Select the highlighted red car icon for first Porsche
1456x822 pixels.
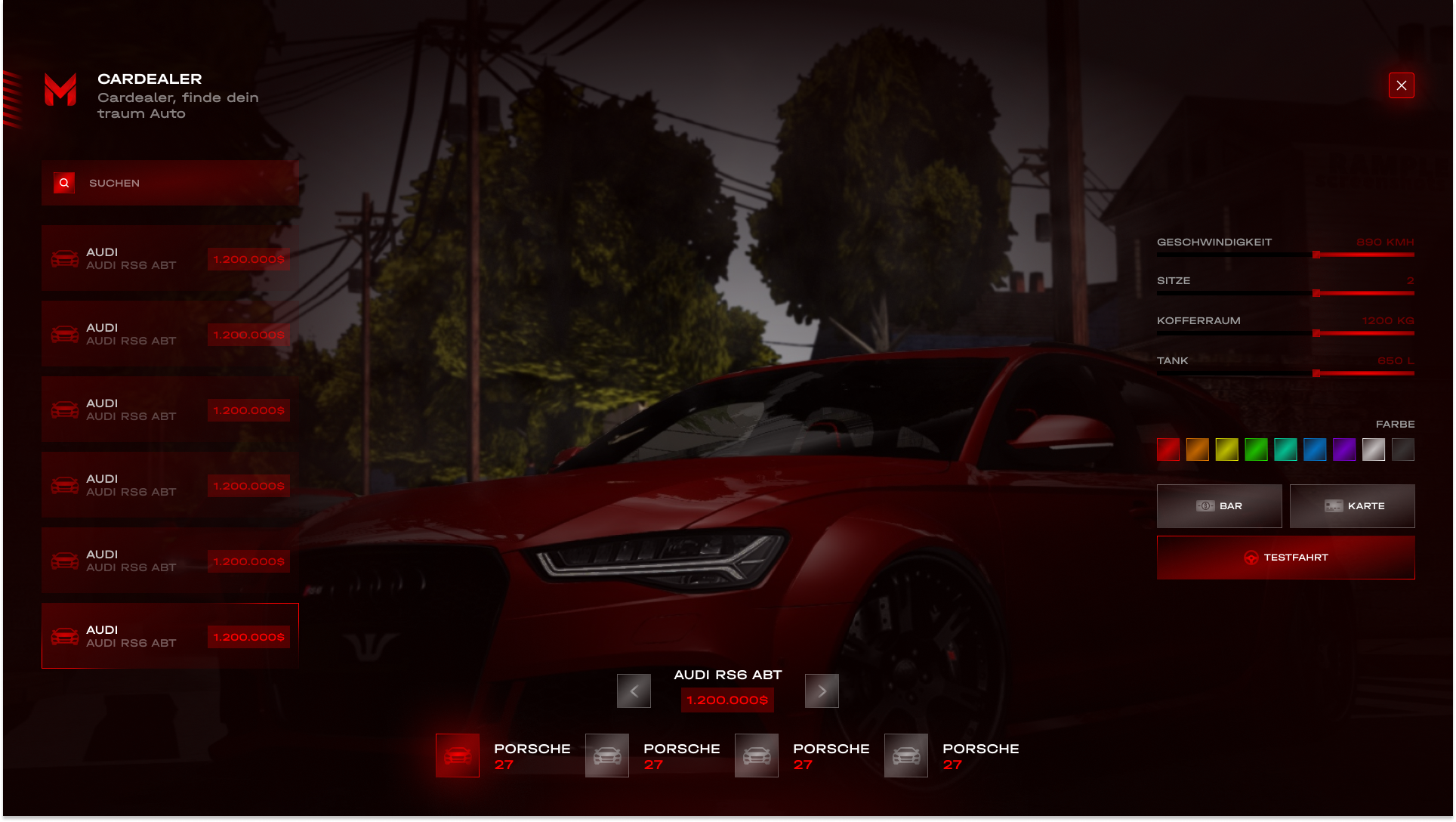tap(458, 756)
